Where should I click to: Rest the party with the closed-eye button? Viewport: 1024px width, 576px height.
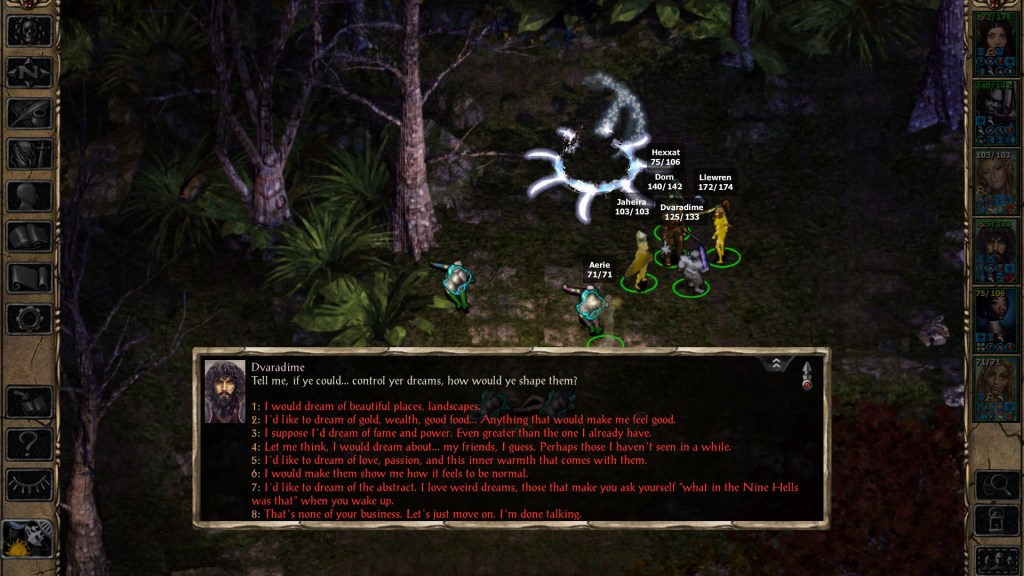[29, 485]
